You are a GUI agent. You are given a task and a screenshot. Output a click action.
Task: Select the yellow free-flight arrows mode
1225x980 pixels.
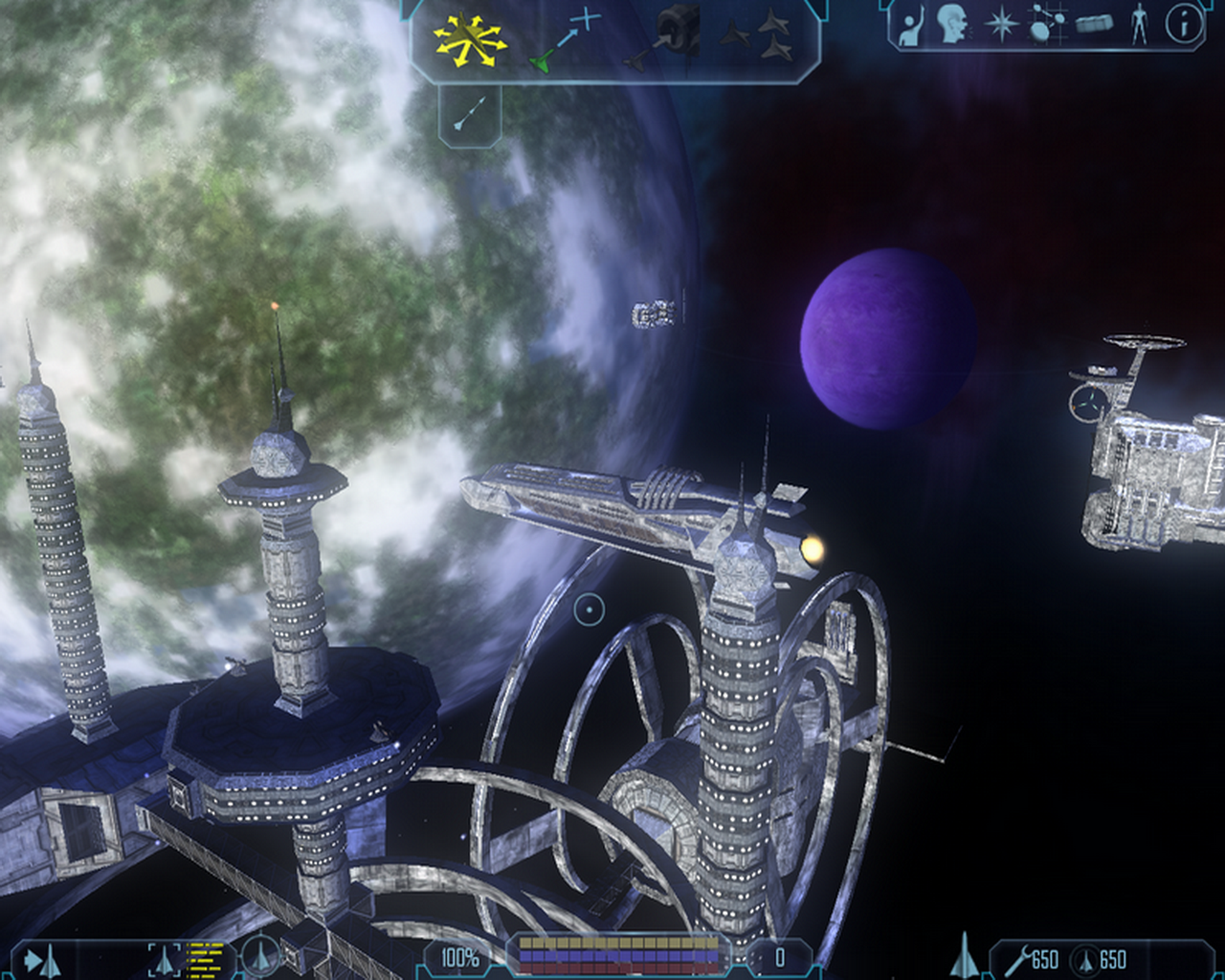(x=469, y=38)
